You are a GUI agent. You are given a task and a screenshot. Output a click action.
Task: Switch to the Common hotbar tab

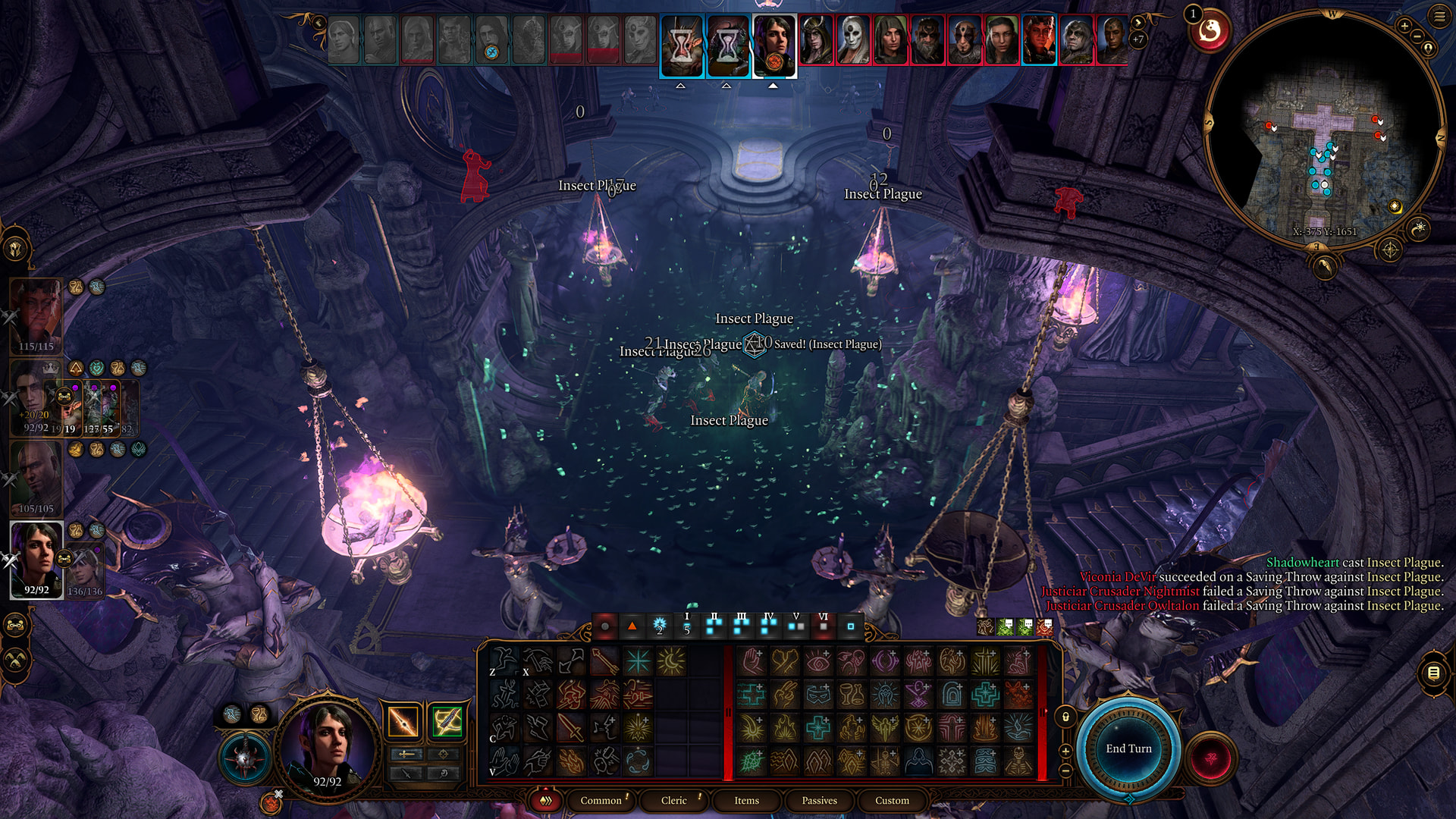pos(601,800)
